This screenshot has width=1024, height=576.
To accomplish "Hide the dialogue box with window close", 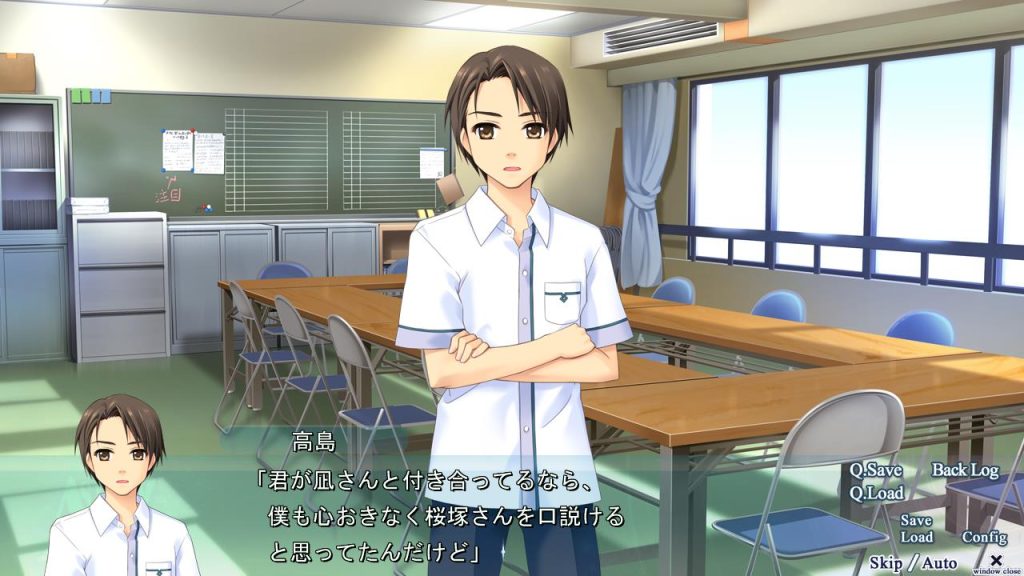I will point(996,561).
